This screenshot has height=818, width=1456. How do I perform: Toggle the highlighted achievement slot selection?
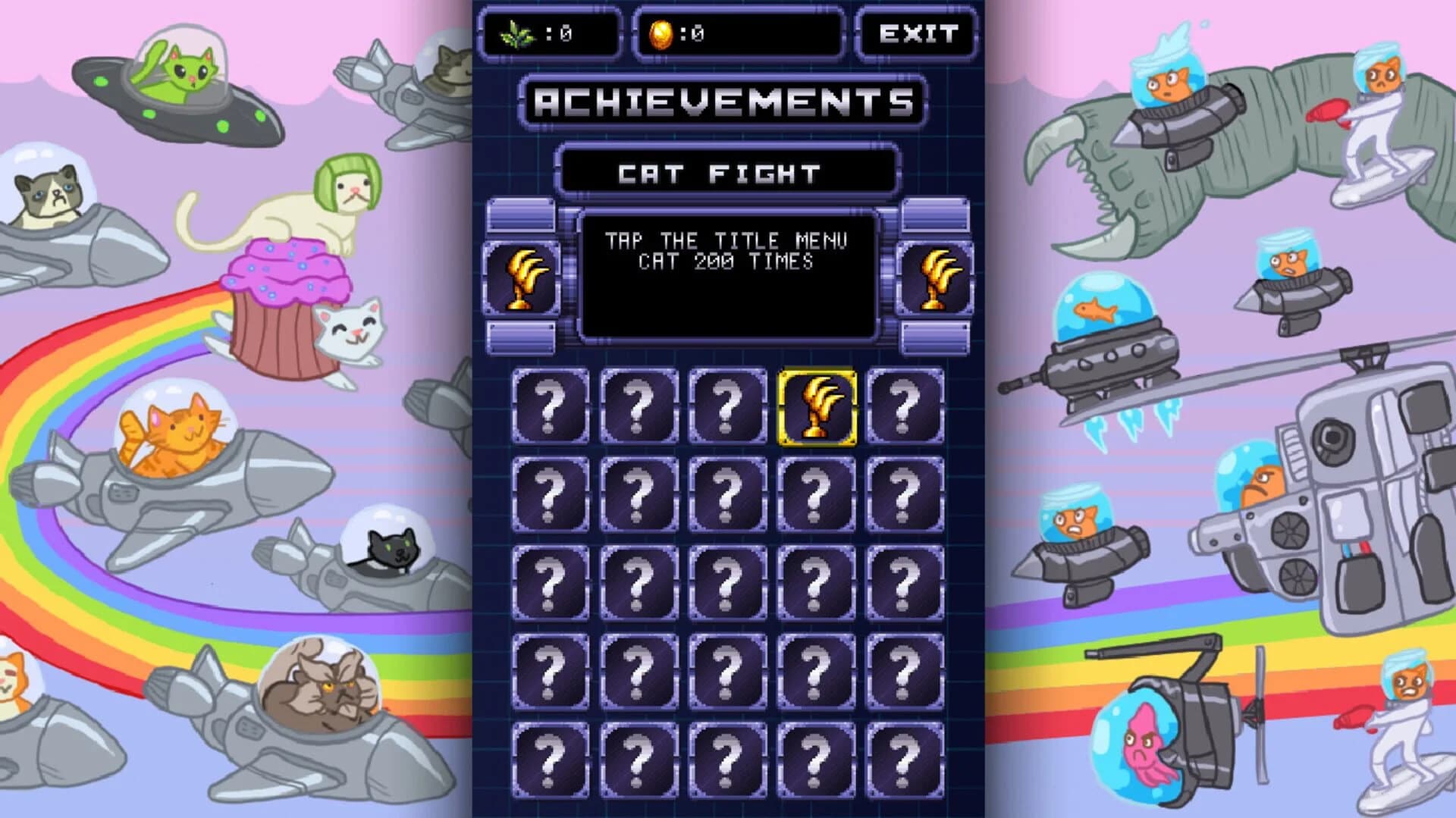(817, 406)
